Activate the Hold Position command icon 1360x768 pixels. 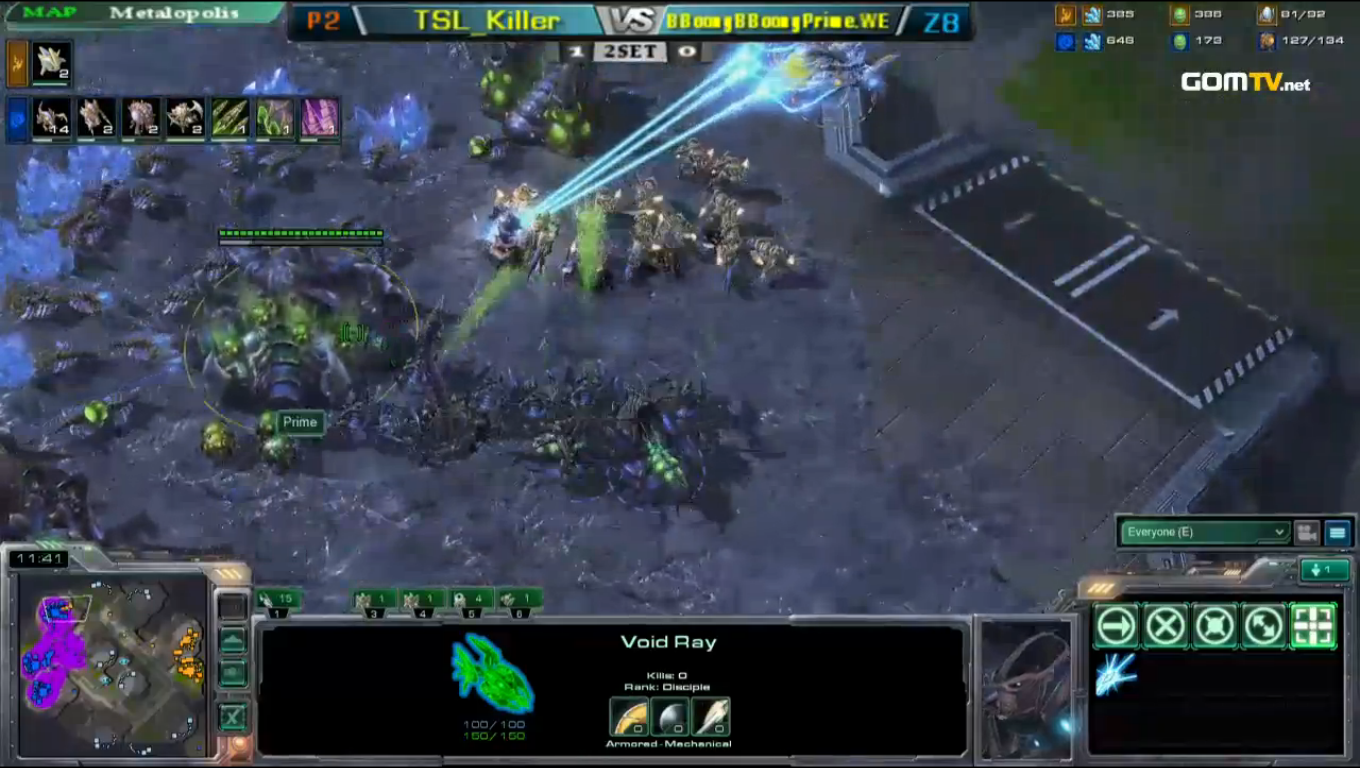1214,625
